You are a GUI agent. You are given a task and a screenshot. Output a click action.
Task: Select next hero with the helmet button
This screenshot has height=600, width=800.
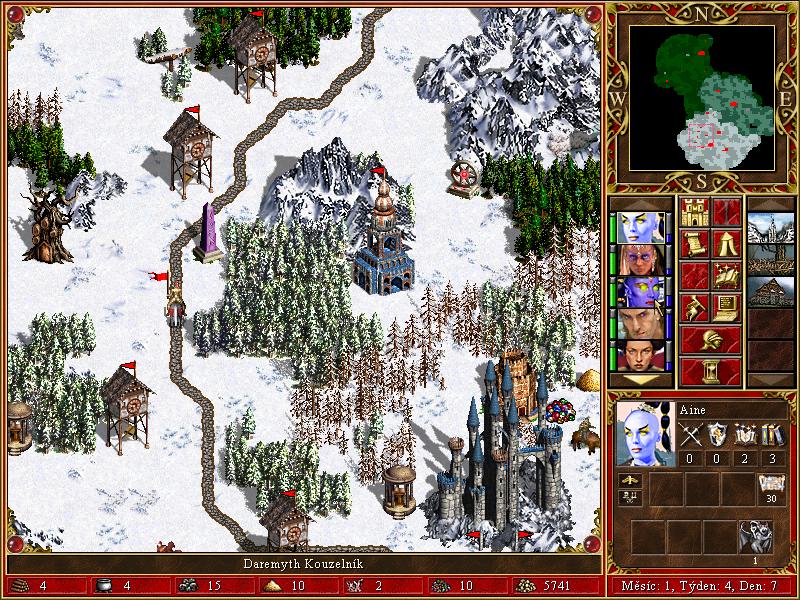tap(711, 339)
